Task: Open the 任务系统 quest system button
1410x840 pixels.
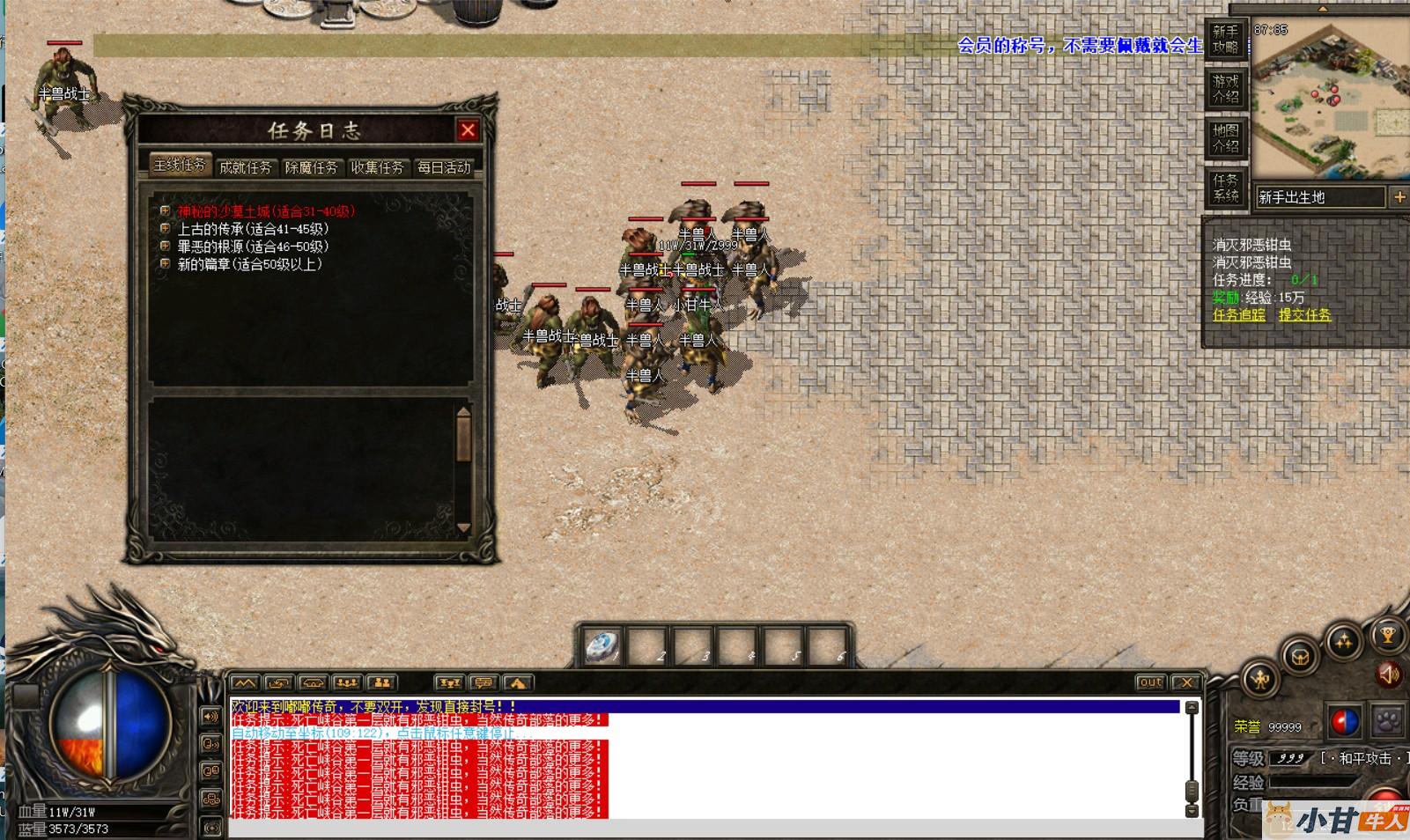Action: tap(1225, 188)
